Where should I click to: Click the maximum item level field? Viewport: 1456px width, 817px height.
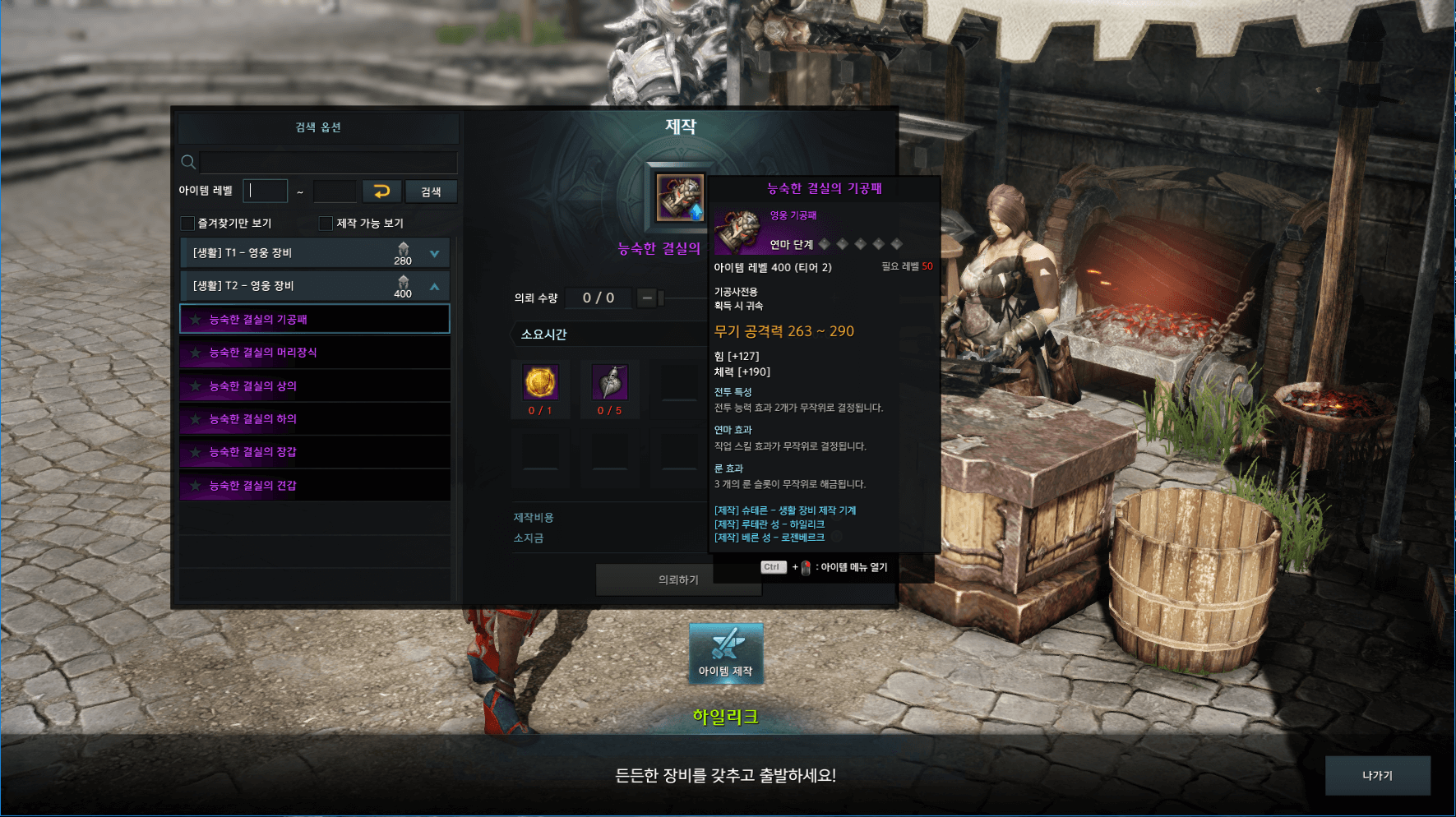pyautogui.click(x=335, y=192)
